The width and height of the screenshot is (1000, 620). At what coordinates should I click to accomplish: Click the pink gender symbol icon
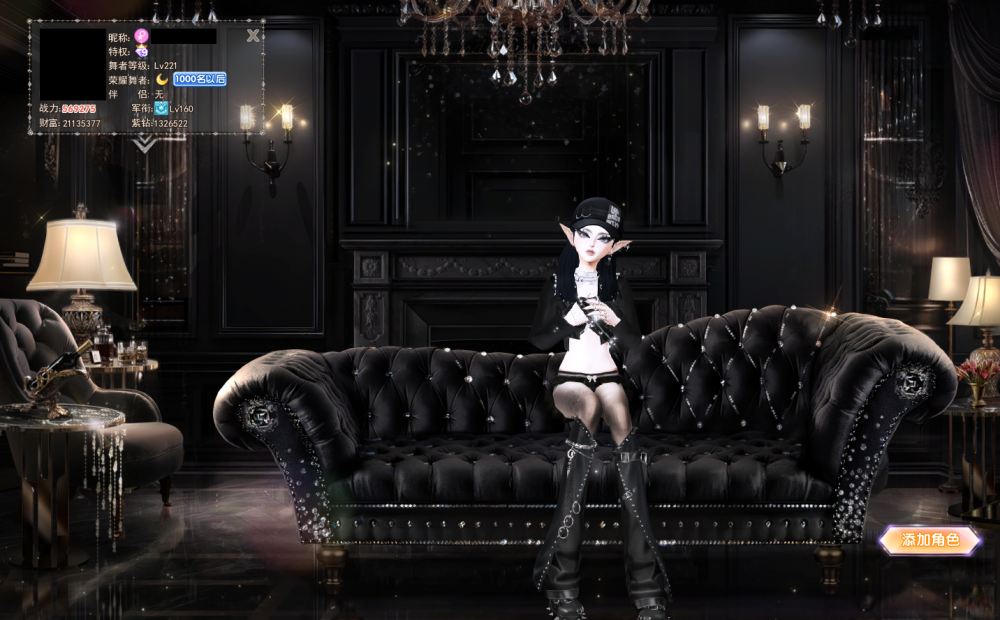coord(142,36)
